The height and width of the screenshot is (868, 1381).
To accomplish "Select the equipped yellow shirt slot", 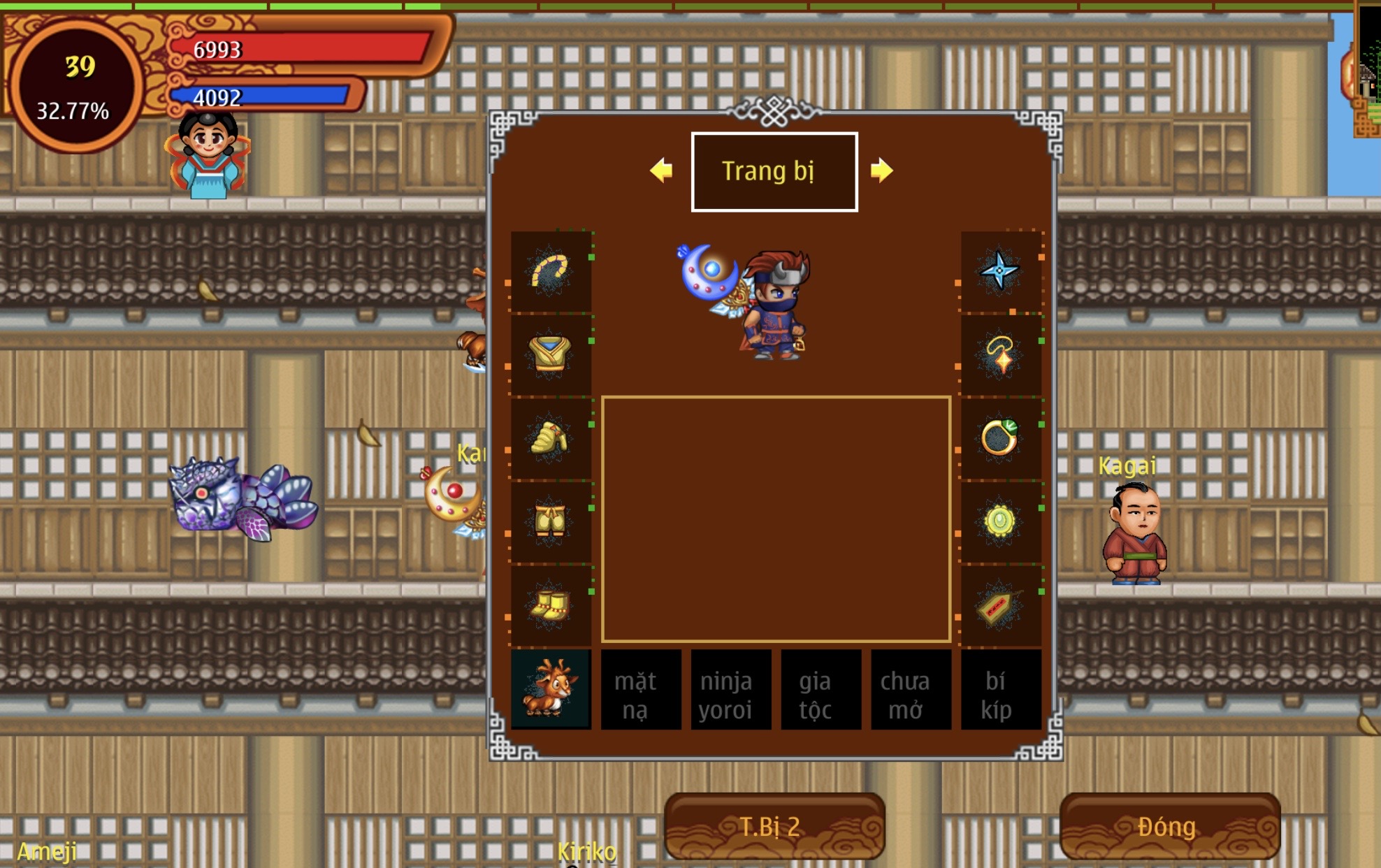I will (x=551, y=354).
